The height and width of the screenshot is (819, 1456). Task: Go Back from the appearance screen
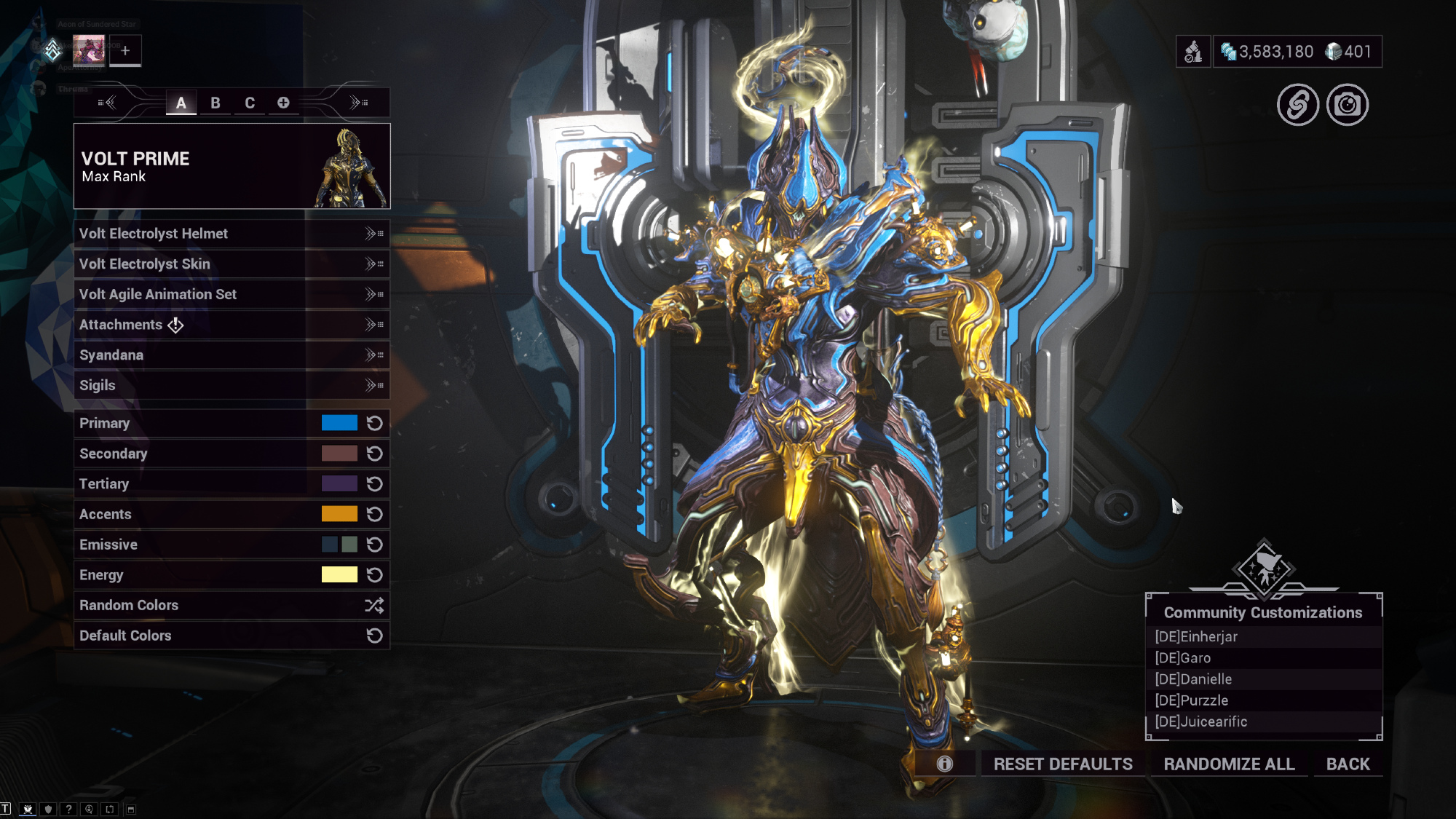click(x=1348, y=764)
